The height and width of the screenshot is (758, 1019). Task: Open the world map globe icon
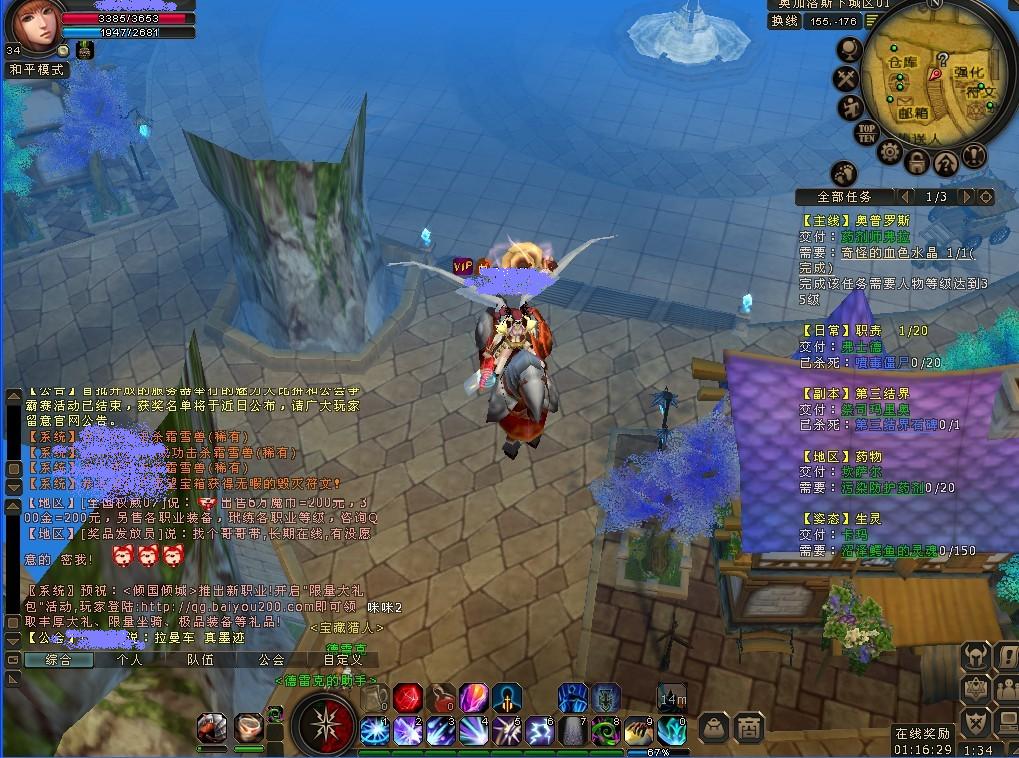[850, 48]
